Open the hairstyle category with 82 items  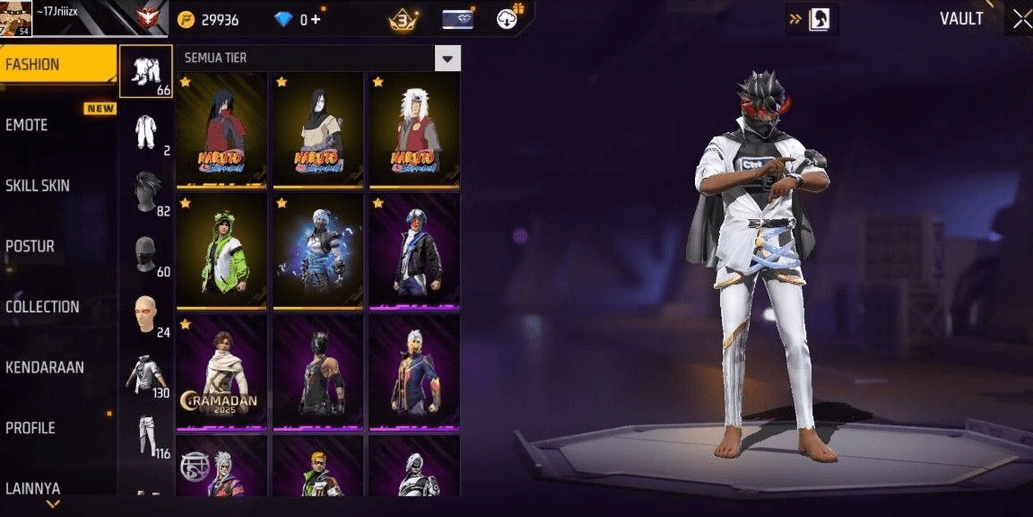tap(146, 192)
